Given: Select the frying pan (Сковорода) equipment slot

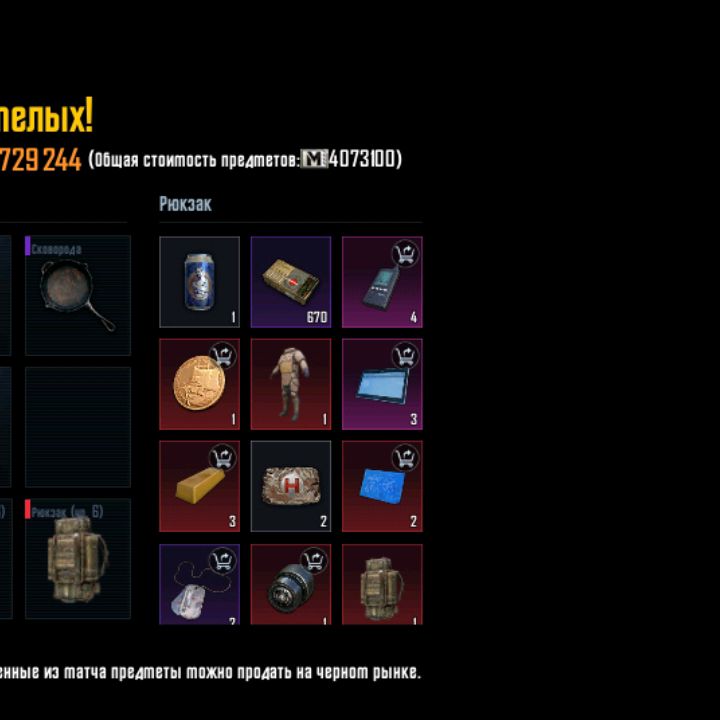Looking at the screenshot, I should pos(78,295).
